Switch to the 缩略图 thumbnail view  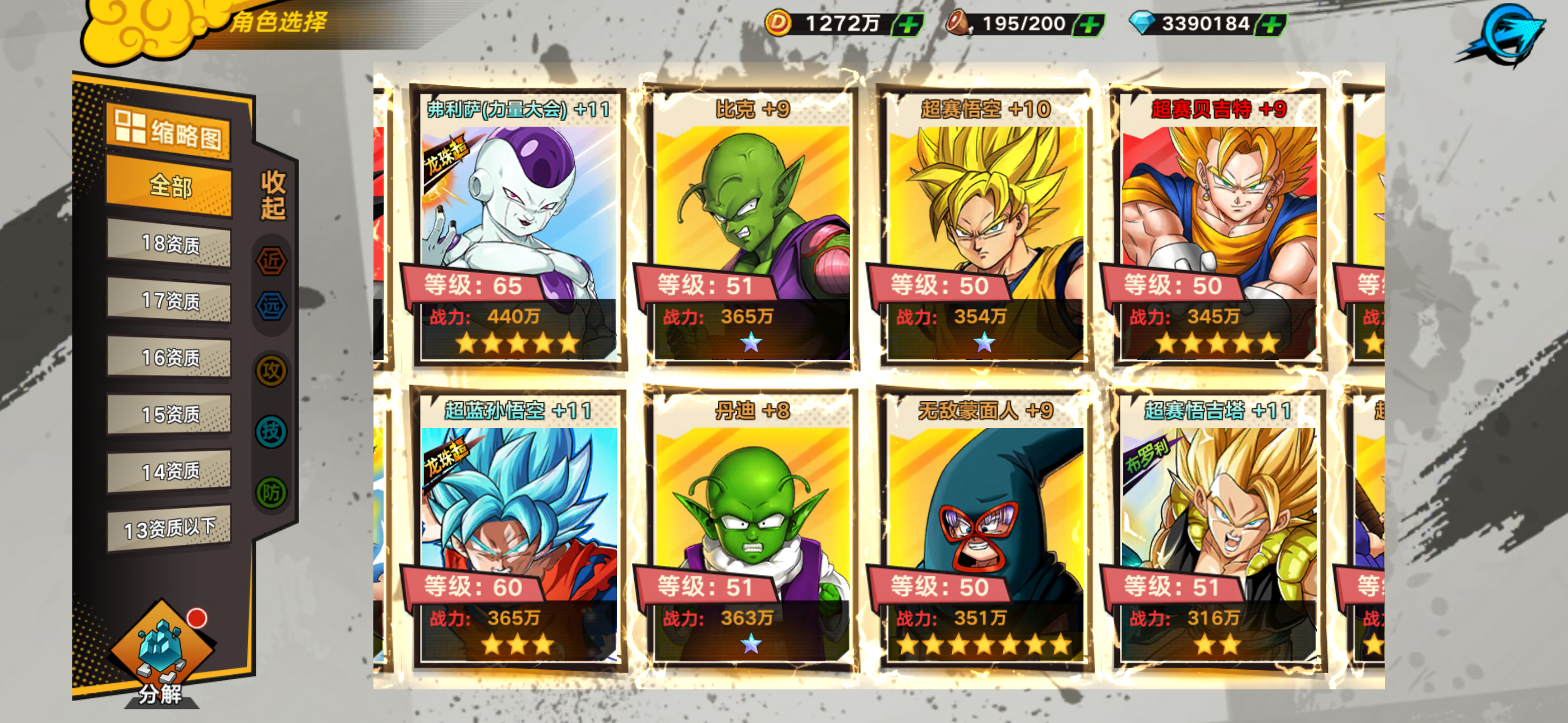point(169,132)
